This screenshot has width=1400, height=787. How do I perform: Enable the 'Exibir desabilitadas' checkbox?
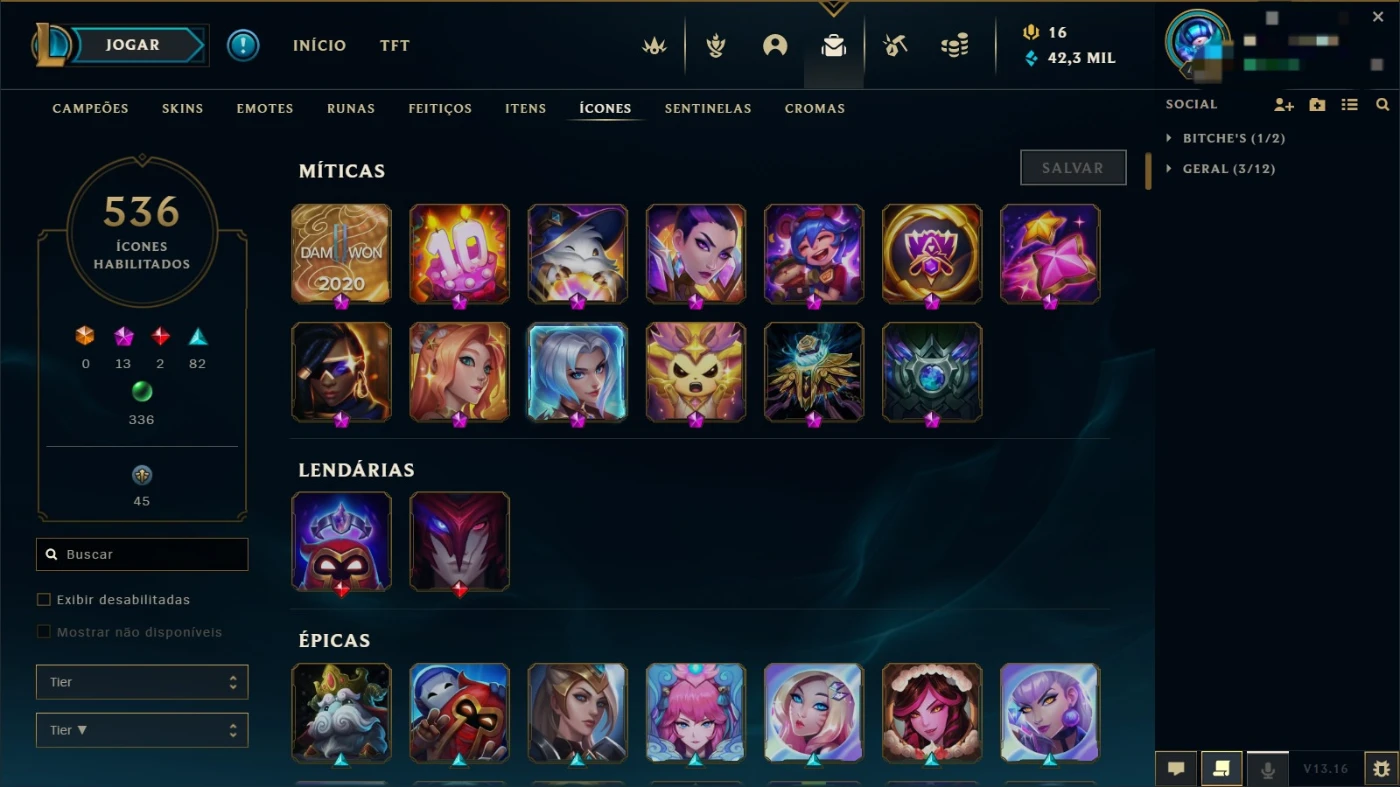click(43, 599)
